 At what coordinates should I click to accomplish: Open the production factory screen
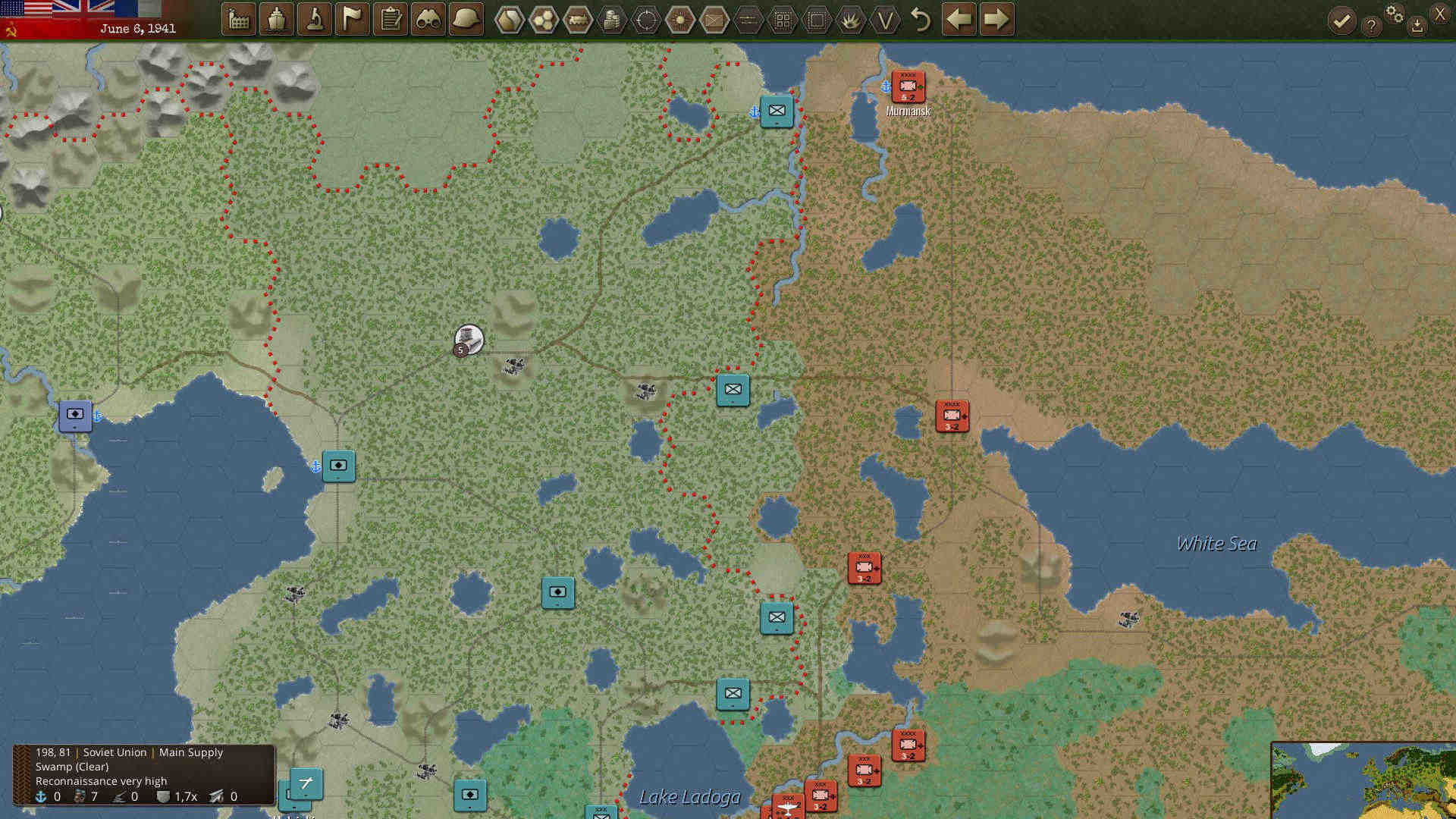(x=239, y=19)
